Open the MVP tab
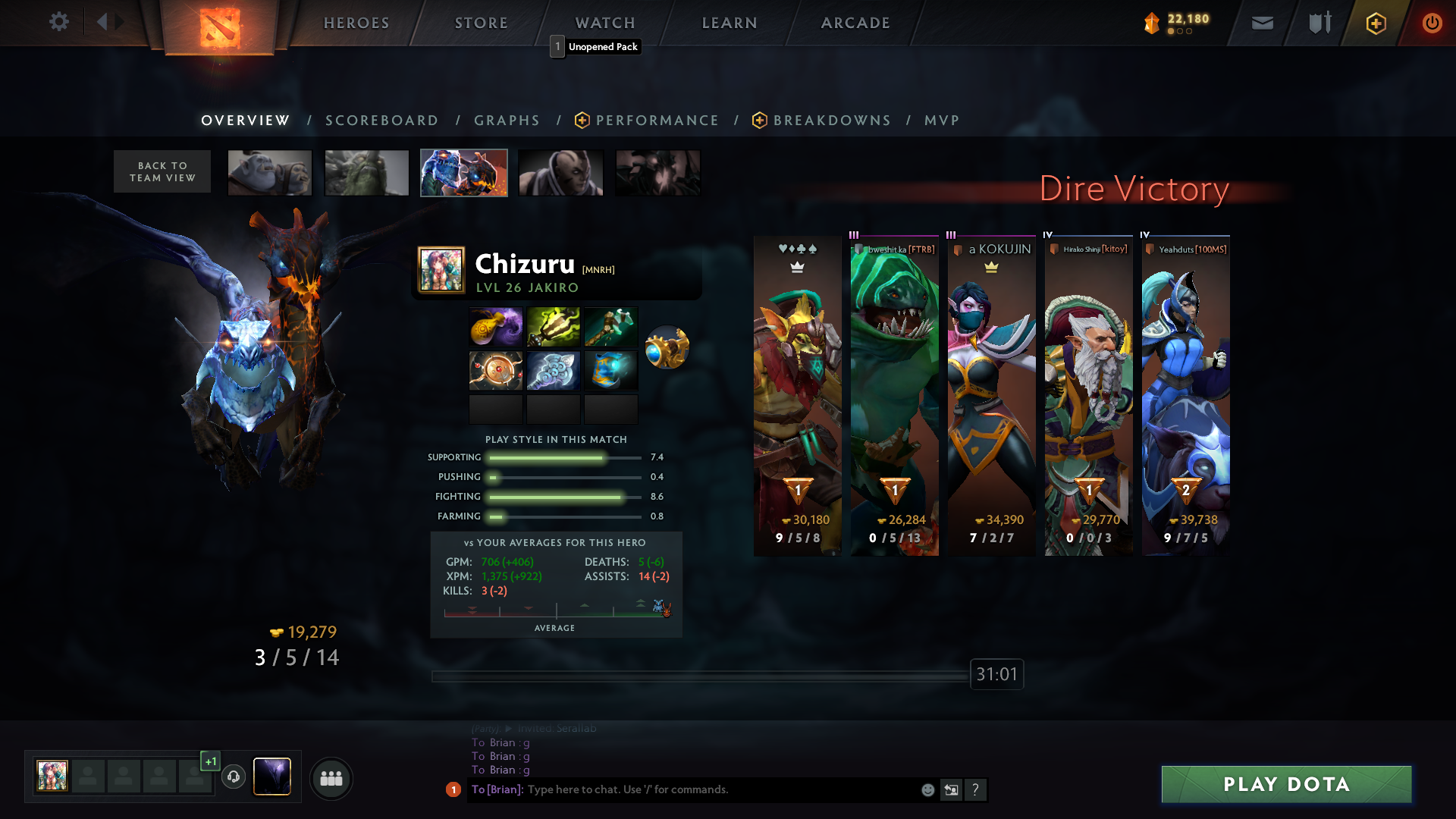Viewport: 1456px width, 819px height. tap(942, 121)
